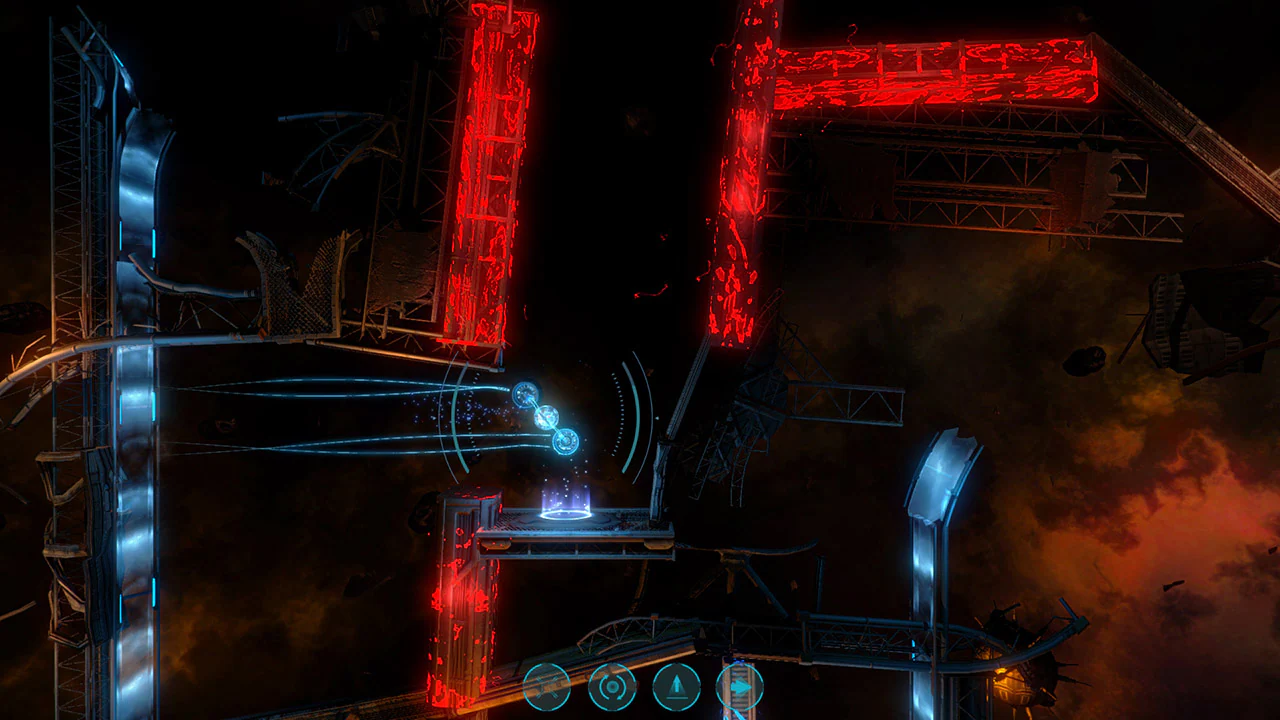
Task: Activate the circular rotate ability icon
Action: pyautogui.click(x=610, y=687)
